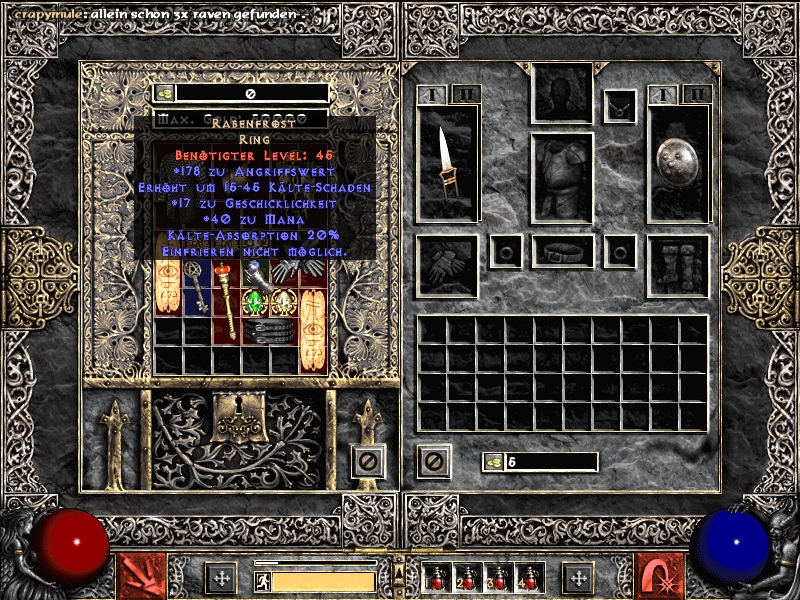The image size is (800, 600).
Task: Pick up the green gem charm
Action: point(255,302)
